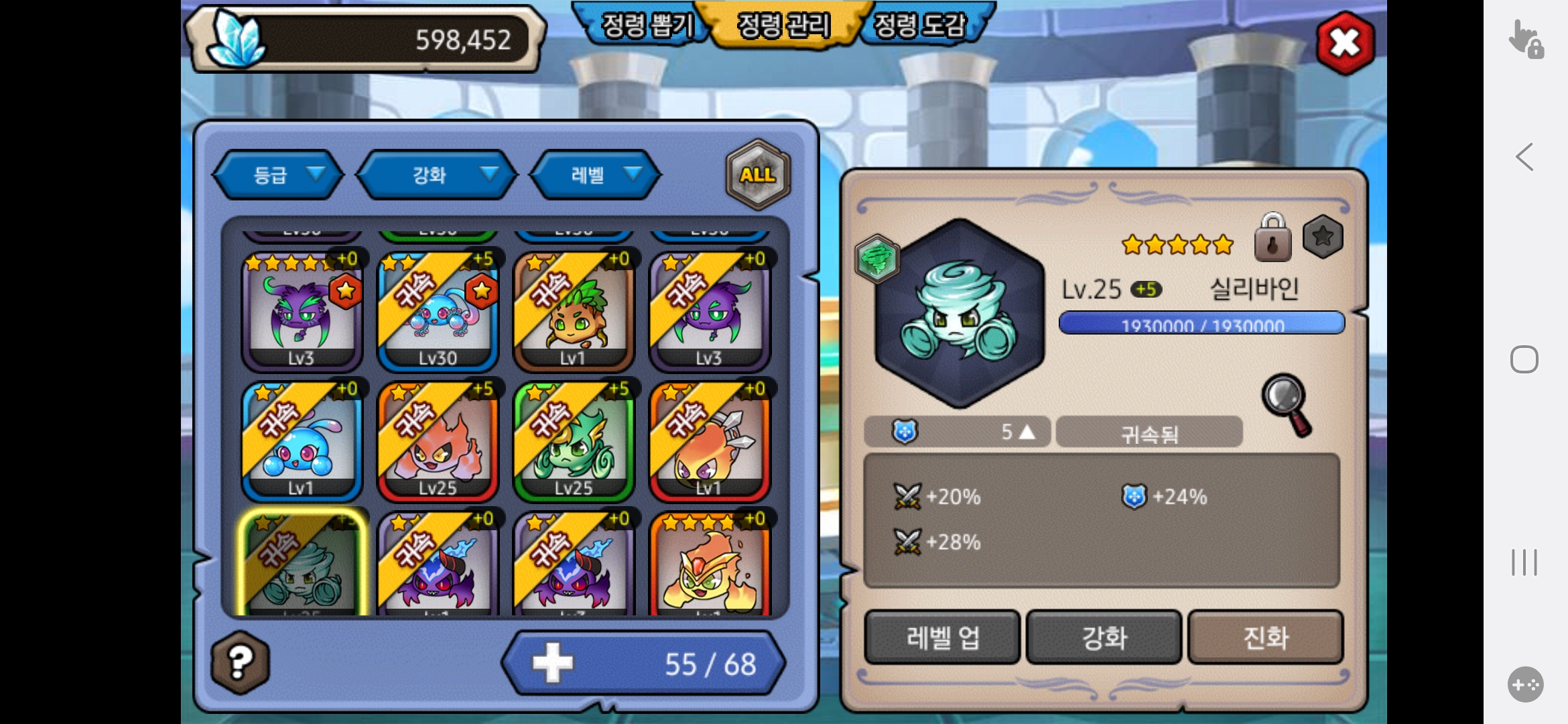The width and height of the screenshot is (1568, 724).
Task: Tap the 강화 button below spirit stats
Action: click(x=1104, y=637)
